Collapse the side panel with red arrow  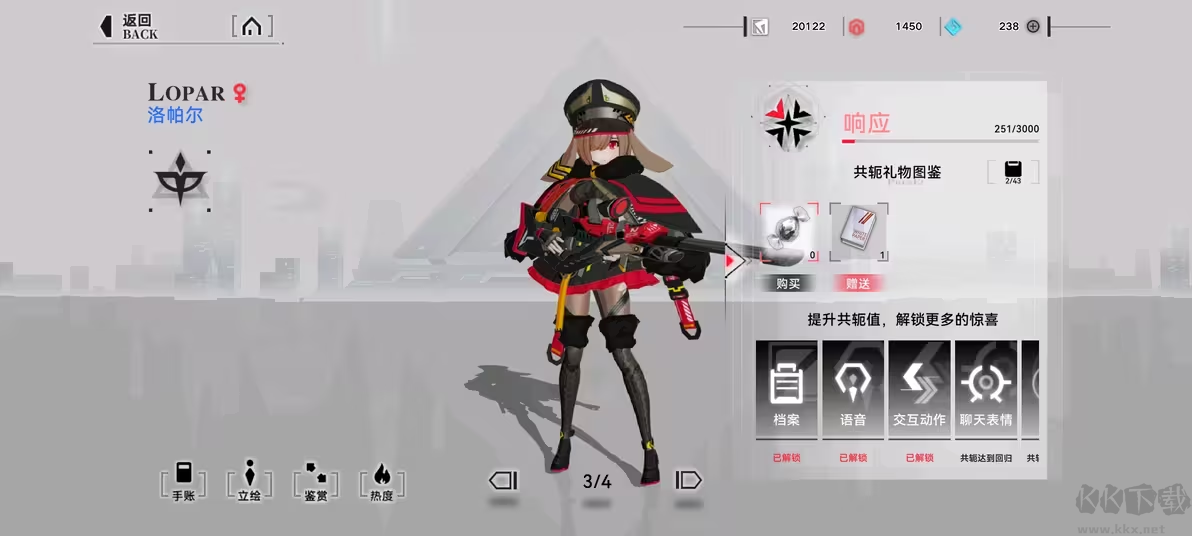(735, 263)
